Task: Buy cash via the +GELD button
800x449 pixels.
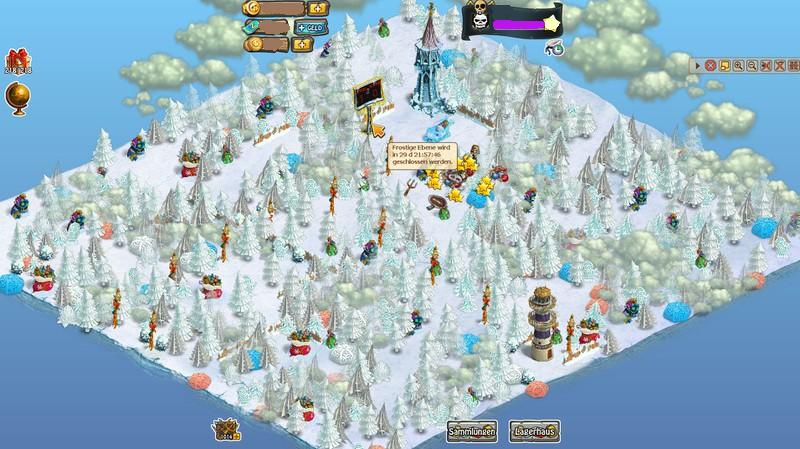Action: point(311,26)
